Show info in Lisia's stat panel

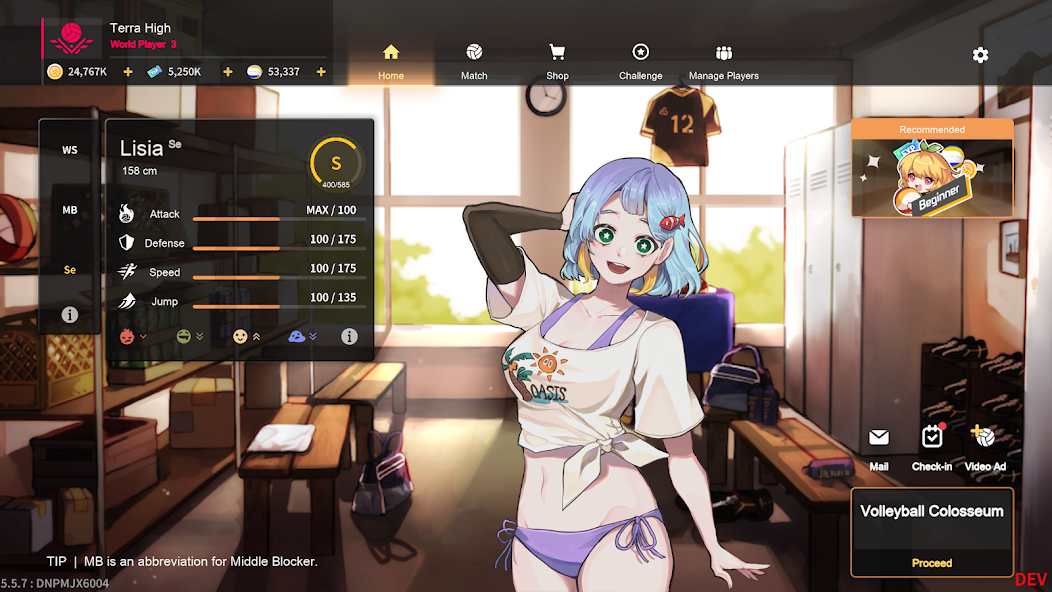coord(349,337)
